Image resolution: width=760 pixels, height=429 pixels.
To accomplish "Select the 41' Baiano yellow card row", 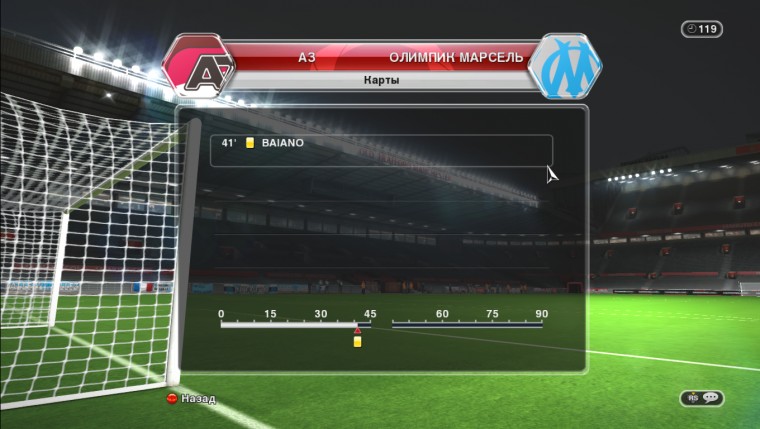I will pyautogui.click(x=381, y=144).
